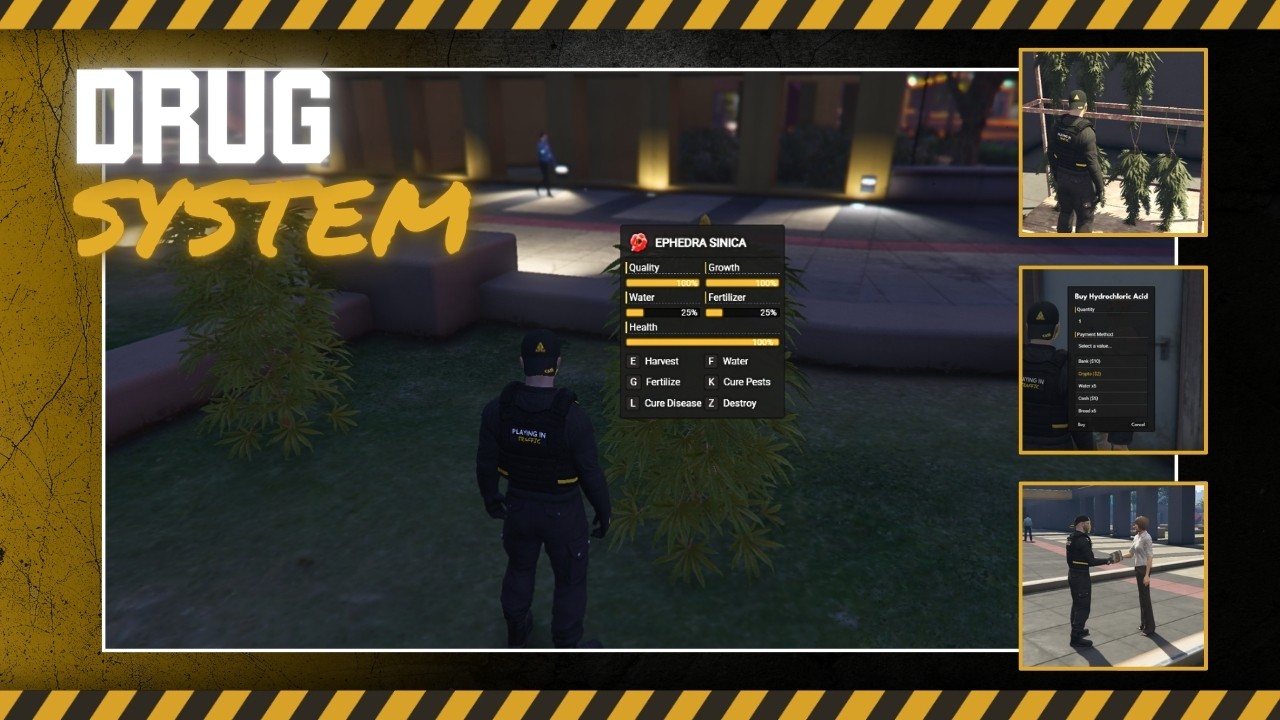Viewport: 1280px width, 720px height.
Task: Select the L Cure Disease key icon
Action: (634, 403)
